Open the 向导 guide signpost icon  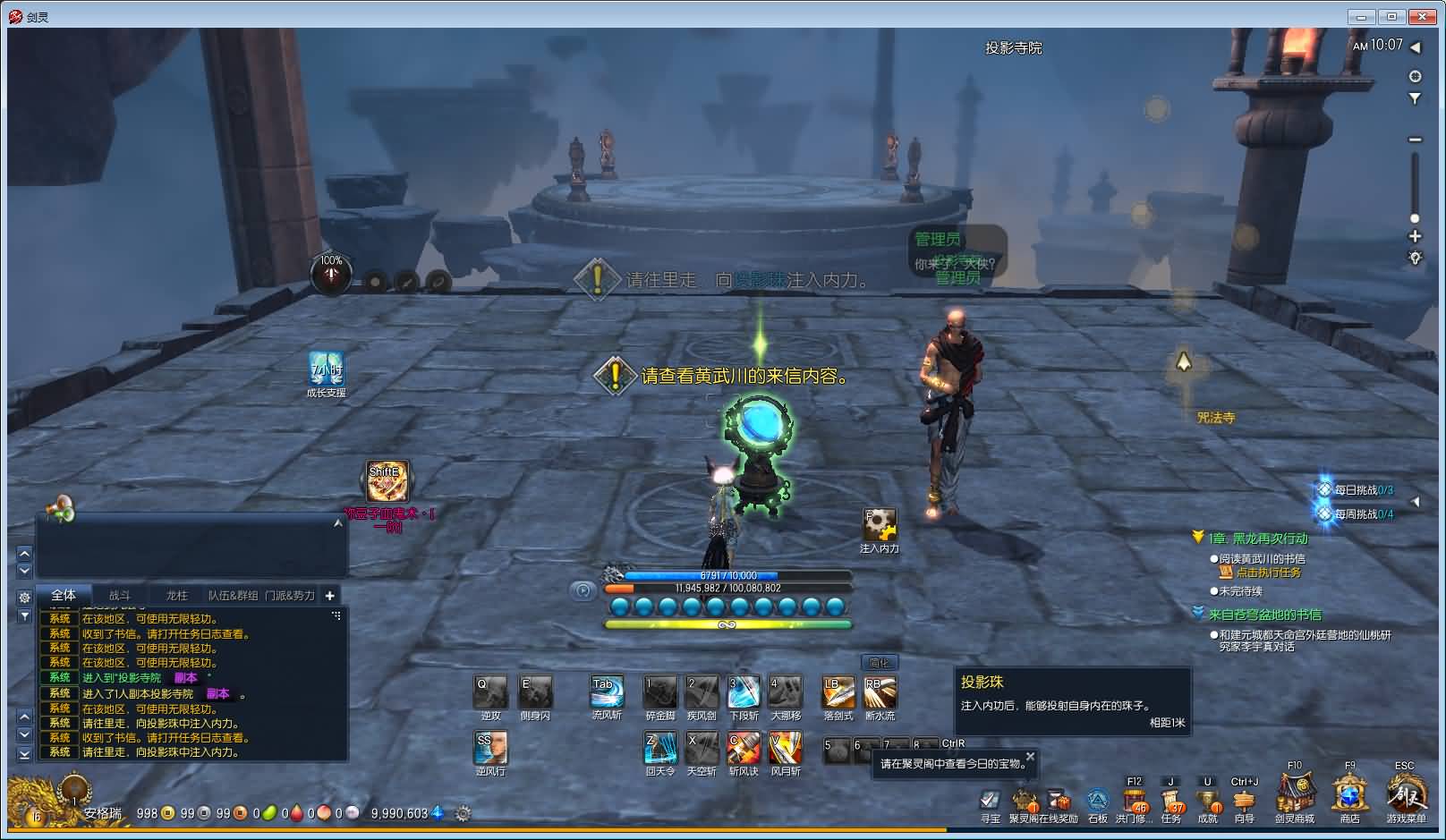(x=1244, y=801)
